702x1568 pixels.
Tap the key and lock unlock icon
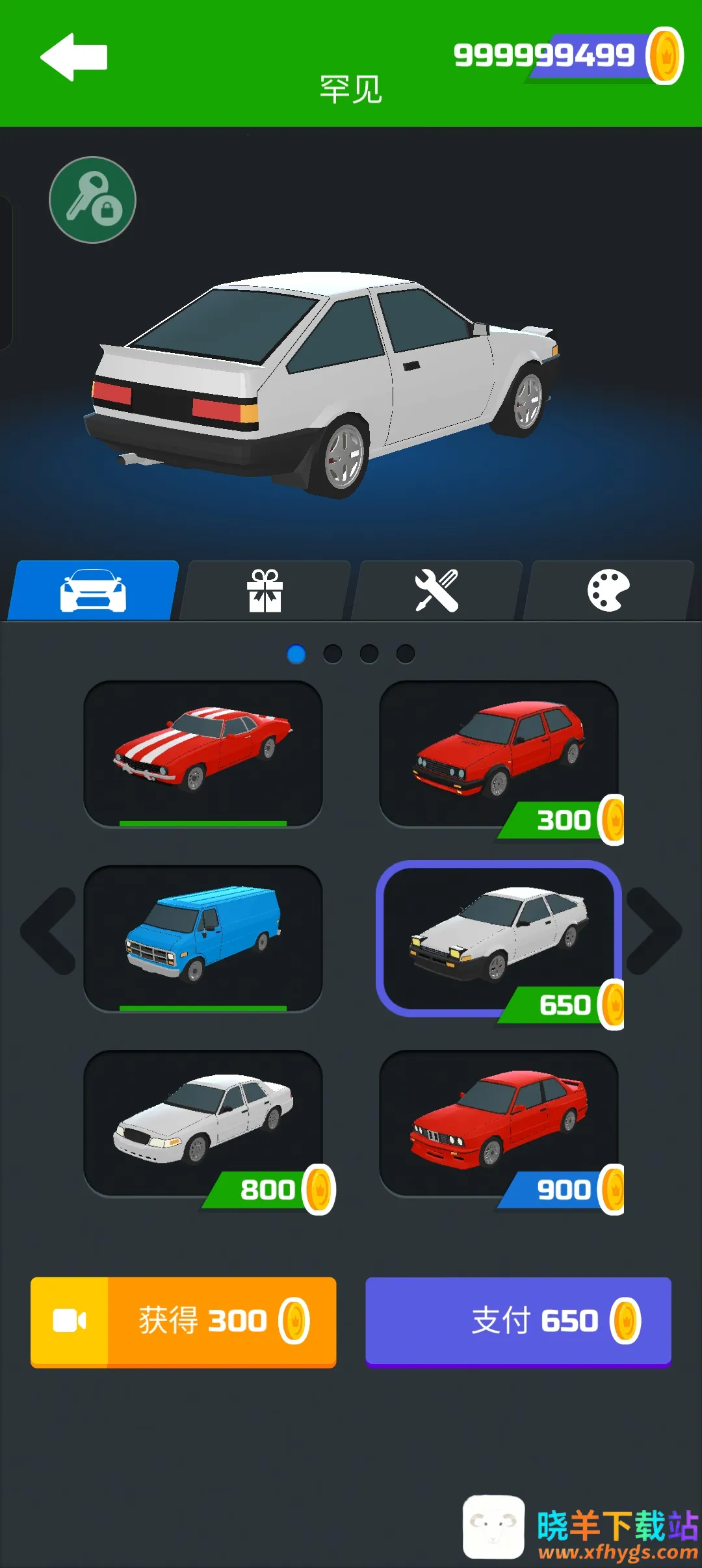click(92, 200)
